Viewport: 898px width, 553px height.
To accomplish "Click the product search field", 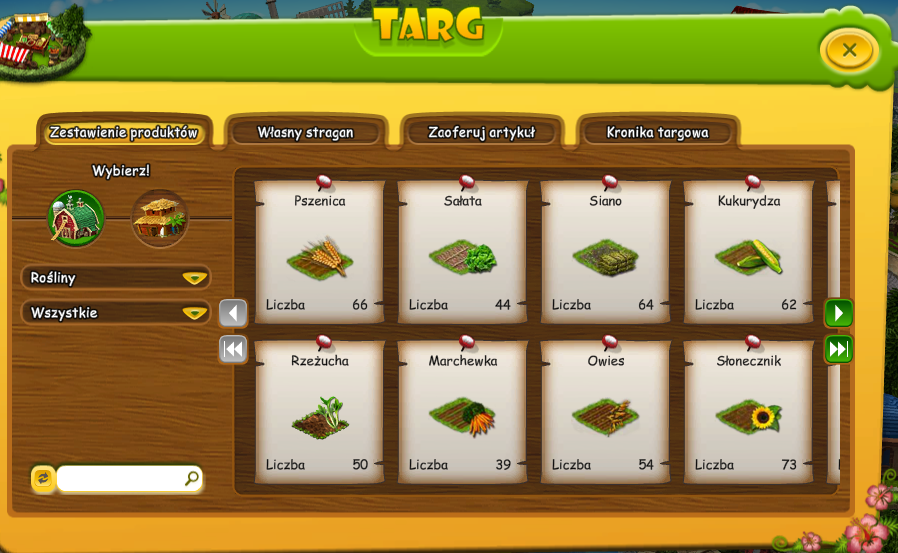I will (122, 479).
